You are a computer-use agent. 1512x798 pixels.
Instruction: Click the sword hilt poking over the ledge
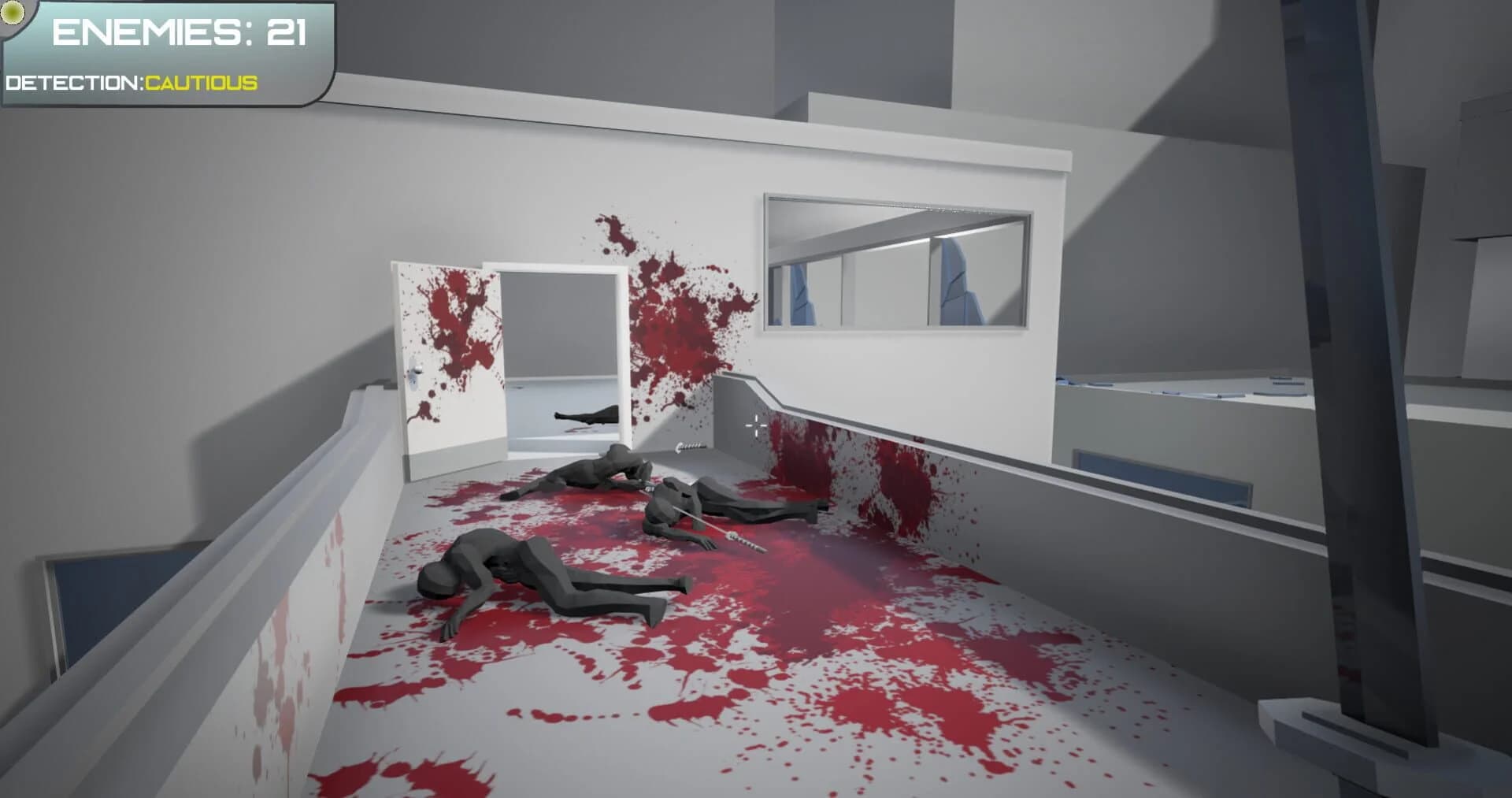pos(689,447)
